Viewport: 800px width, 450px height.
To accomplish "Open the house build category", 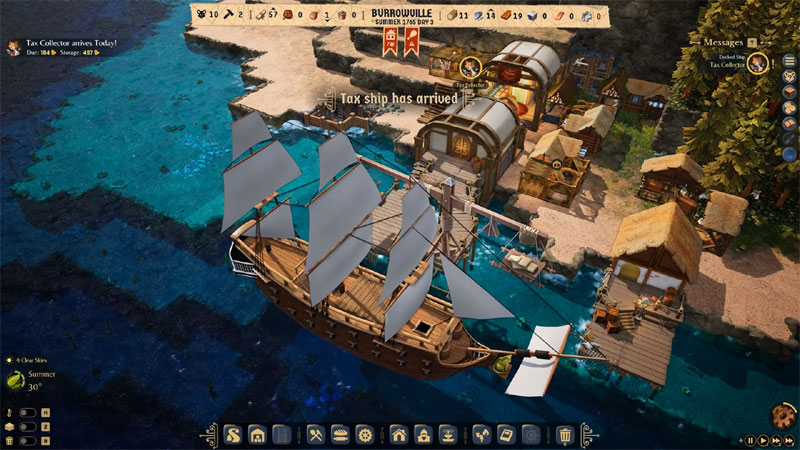I will (x=398, y=435).
